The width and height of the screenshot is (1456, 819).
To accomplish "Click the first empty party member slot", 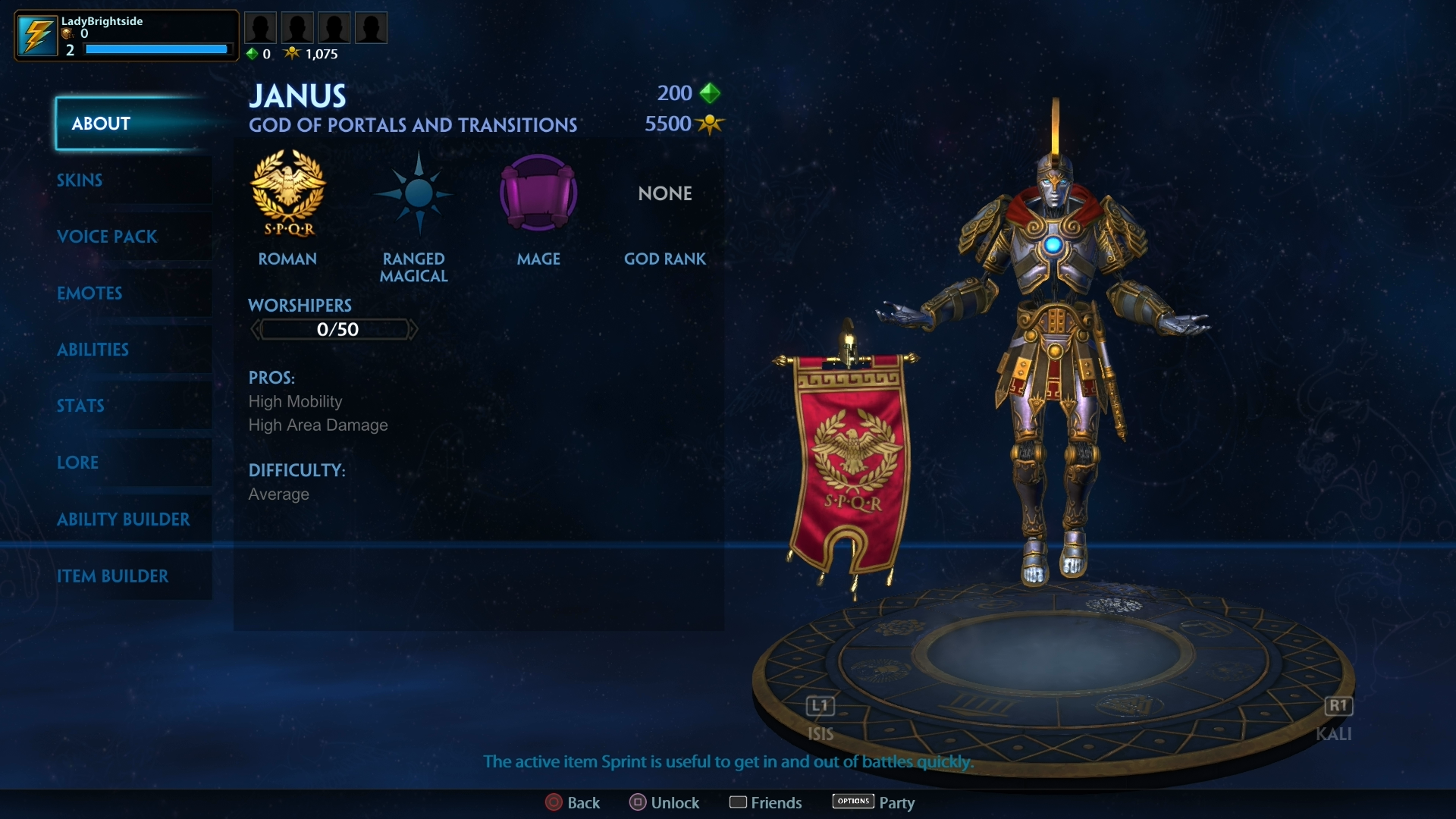I will click(x=261, y=27).
